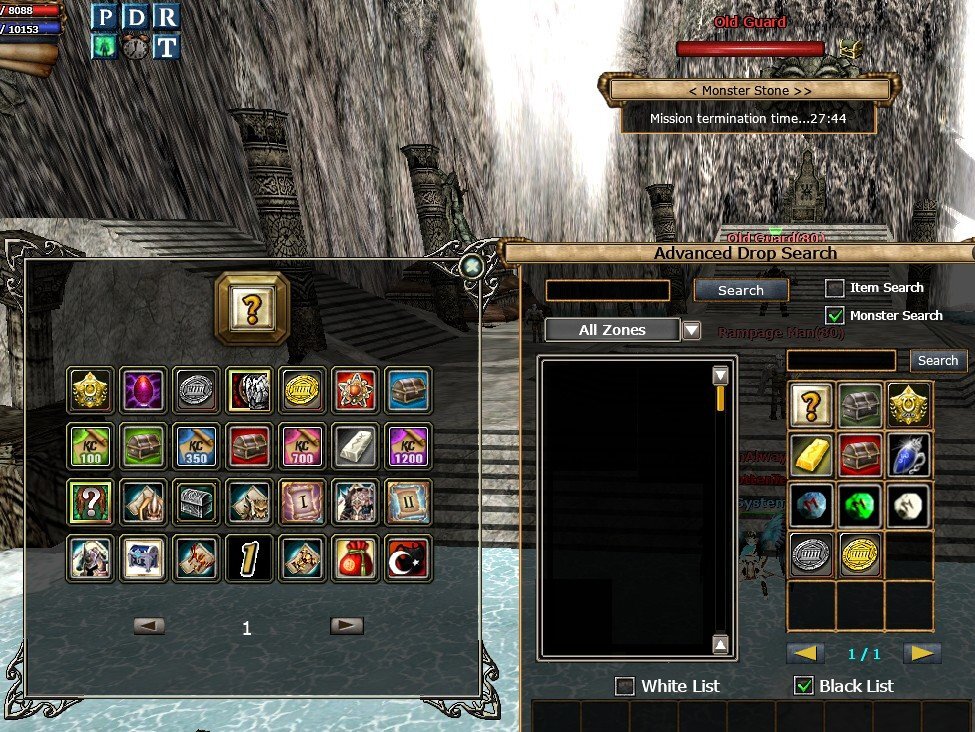Uncheck the Black List option
Image resolution: width=975 pixels, height=732 pixels.
coord(803,686)
